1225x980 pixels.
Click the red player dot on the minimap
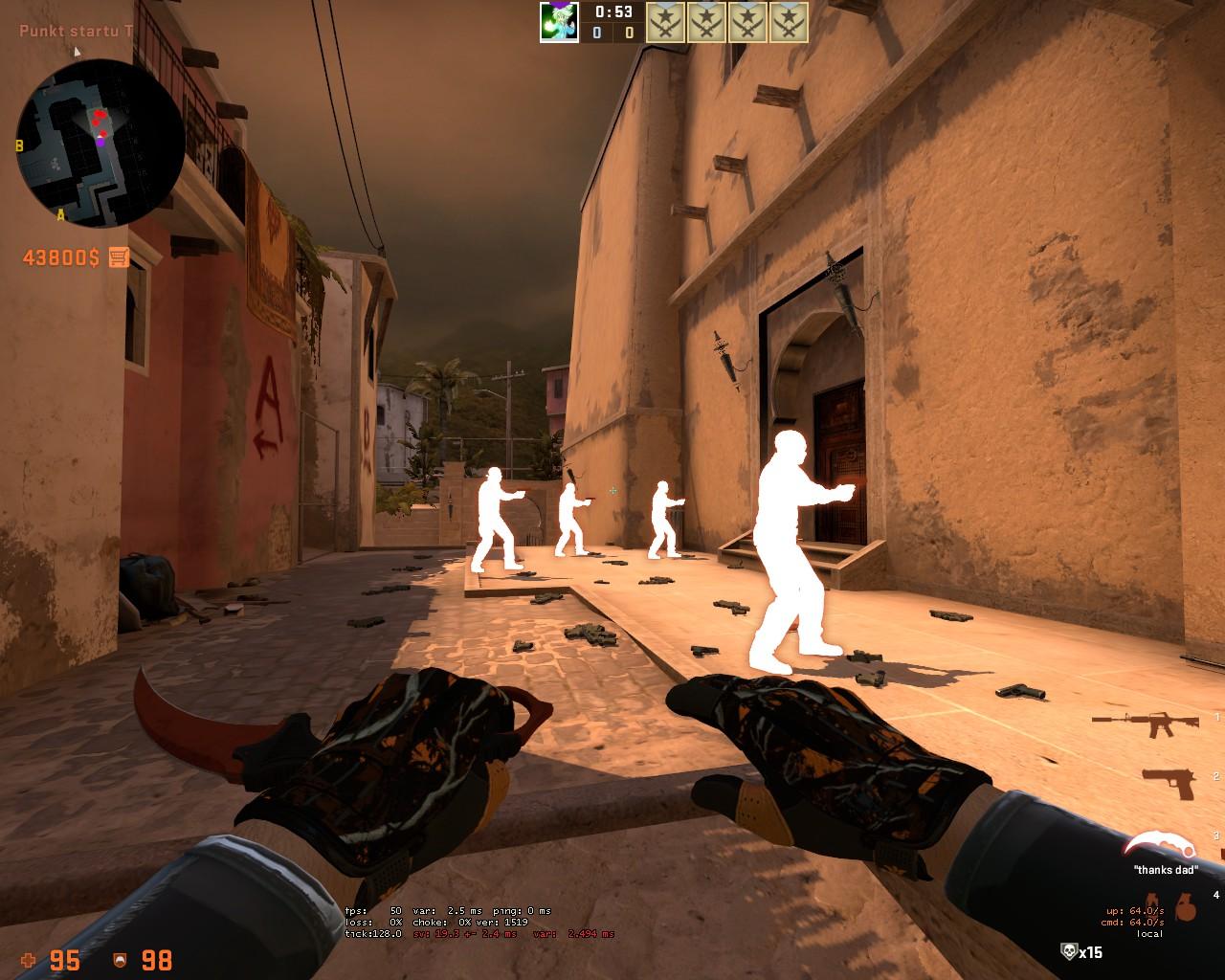pyautogui.click(x=99, y=116)
